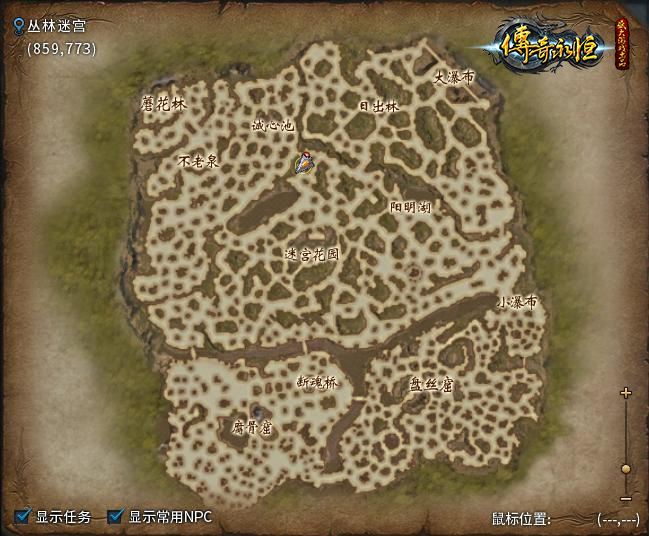Toggle the 显示任务 checkbox
649x536 pixels.
coord(23,517)
